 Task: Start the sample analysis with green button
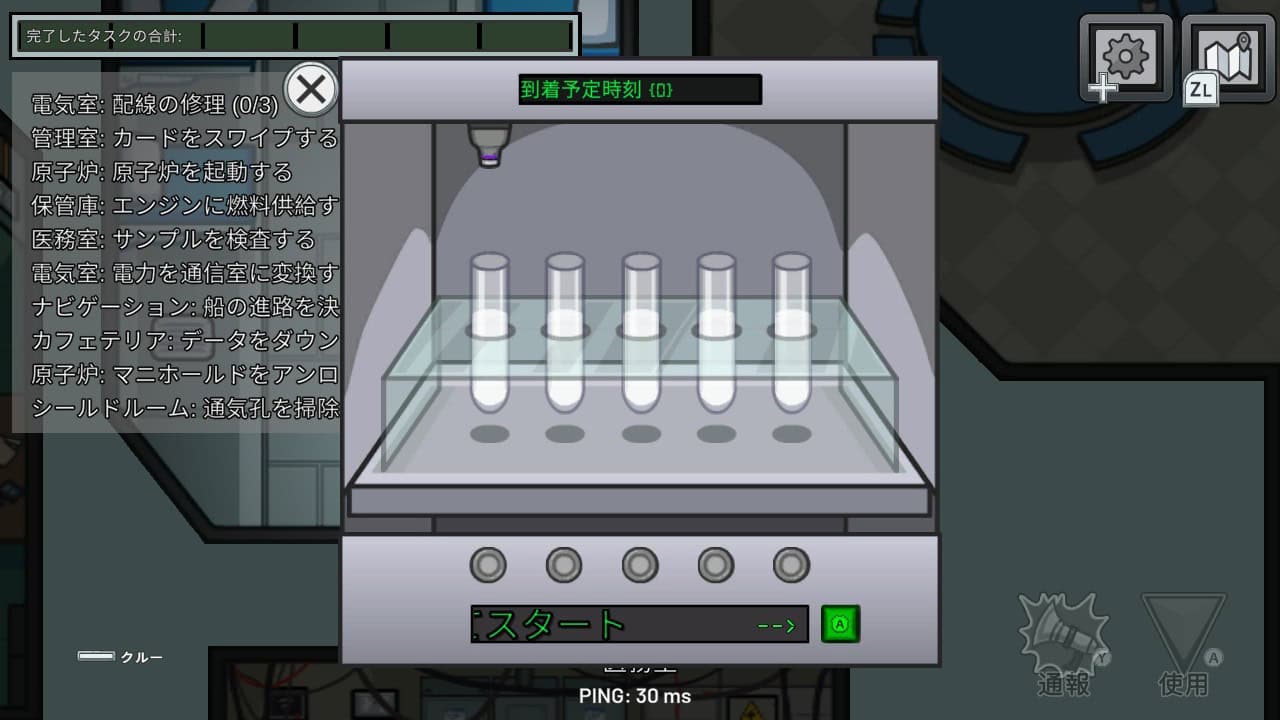[840, 624]
